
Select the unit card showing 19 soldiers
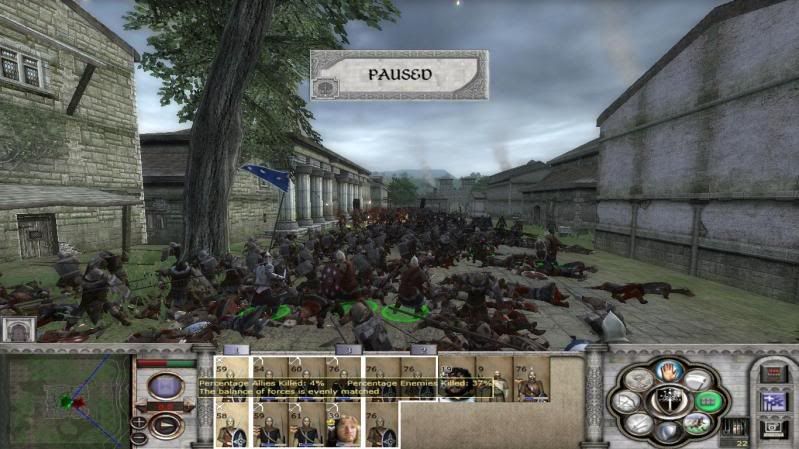455,378
